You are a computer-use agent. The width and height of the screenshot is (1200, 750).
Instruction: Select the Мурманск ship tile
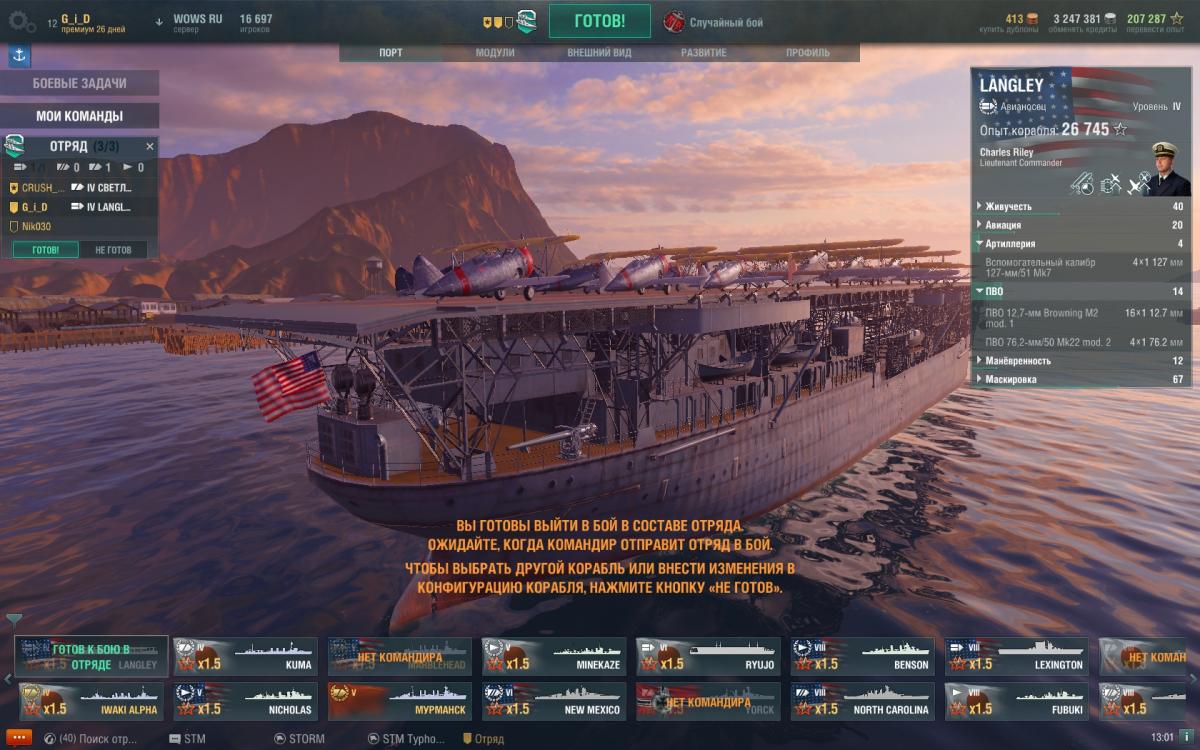coord(399,702)
